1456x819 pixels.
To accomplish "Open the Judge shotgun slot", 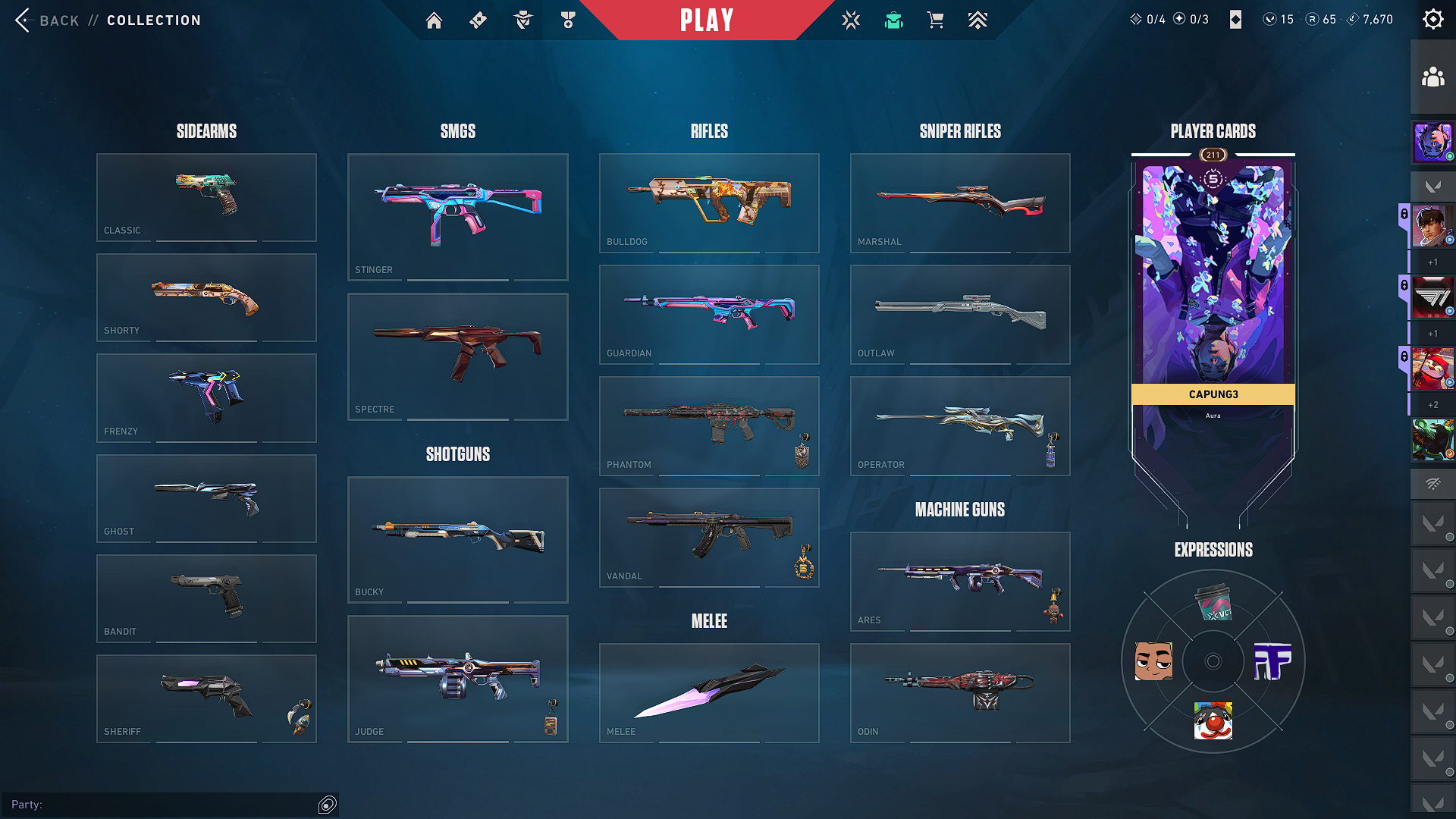I will click(x=457, y=679).
